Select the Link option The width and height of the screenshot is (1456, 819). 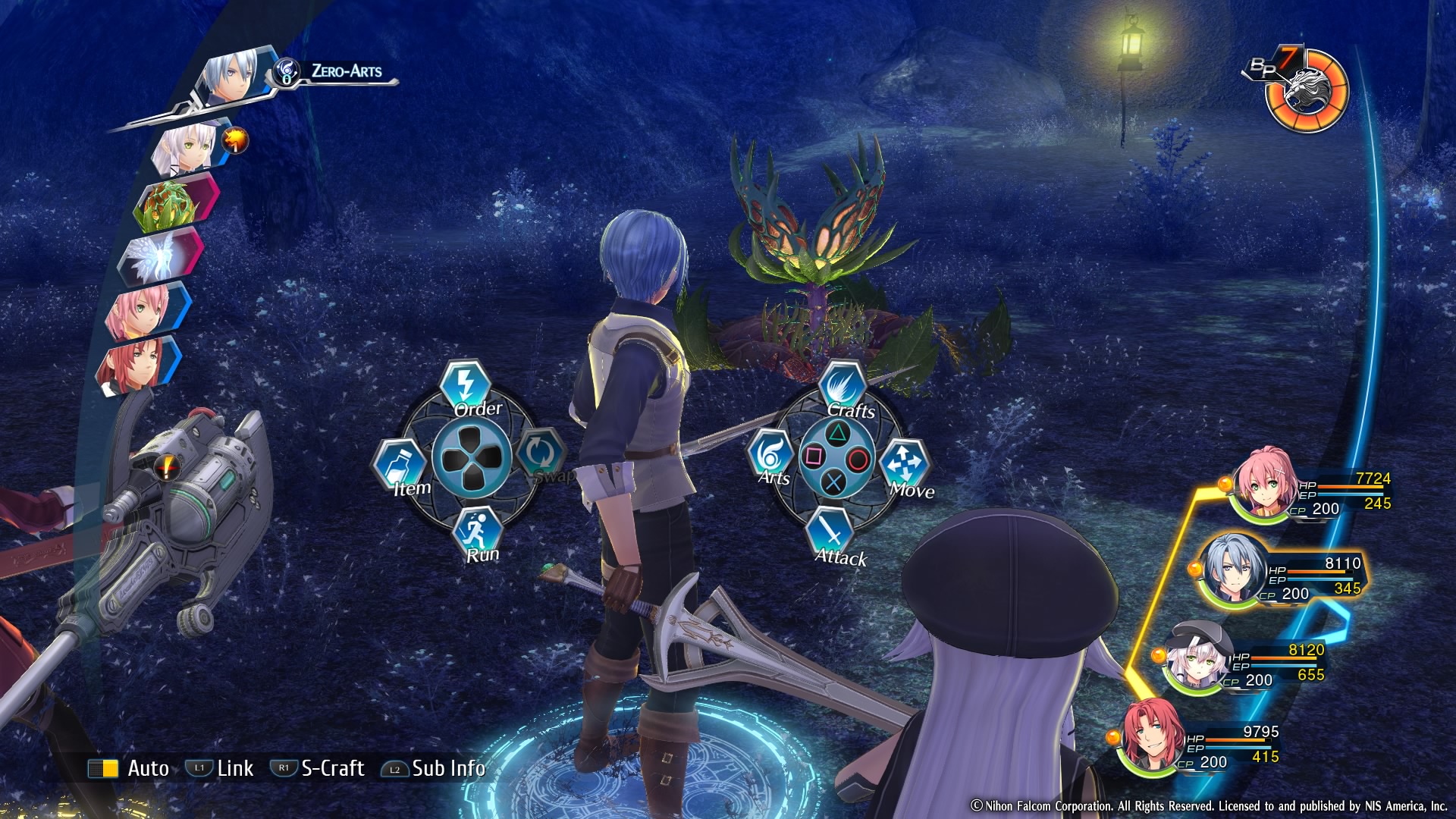[220, 768]
